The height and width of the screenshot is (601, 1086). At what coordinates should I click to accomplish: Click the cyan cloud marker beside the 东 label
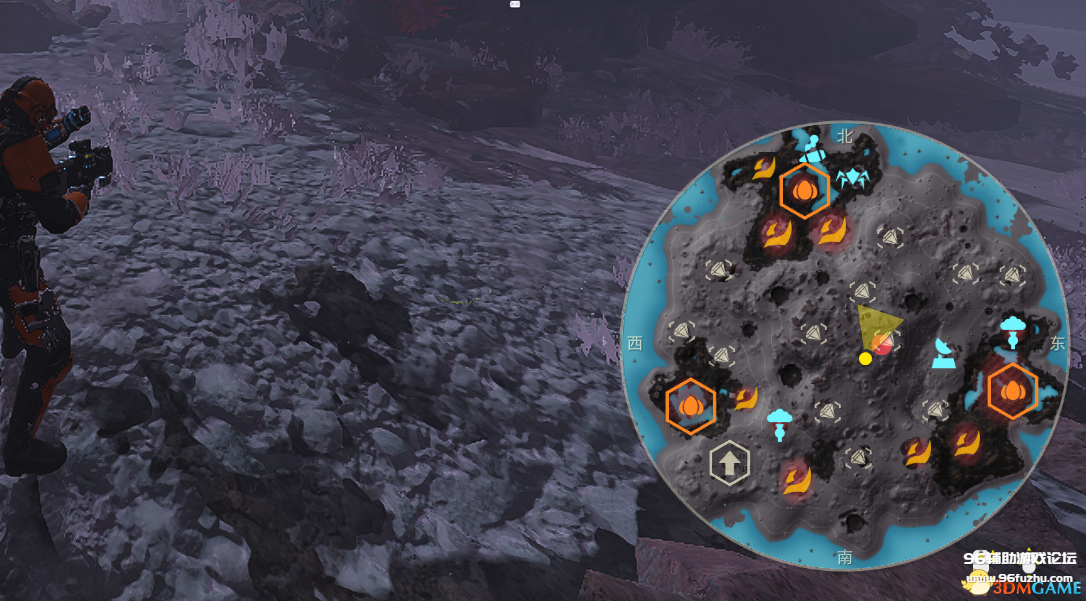point(1013,329)
